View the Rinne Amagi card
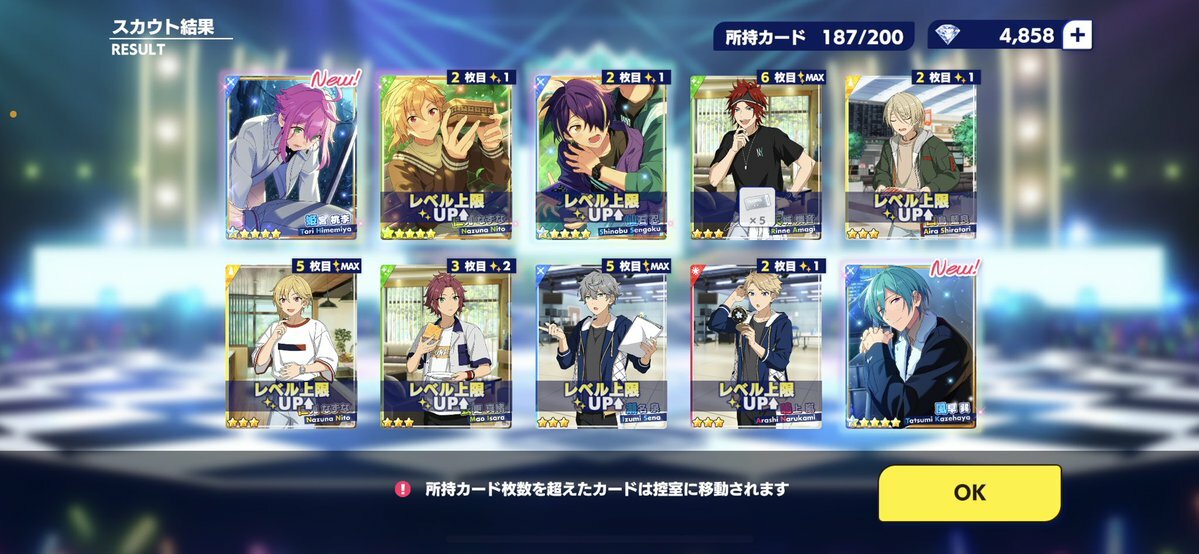This screenshot has height=554, width=1199. [756, 155]
